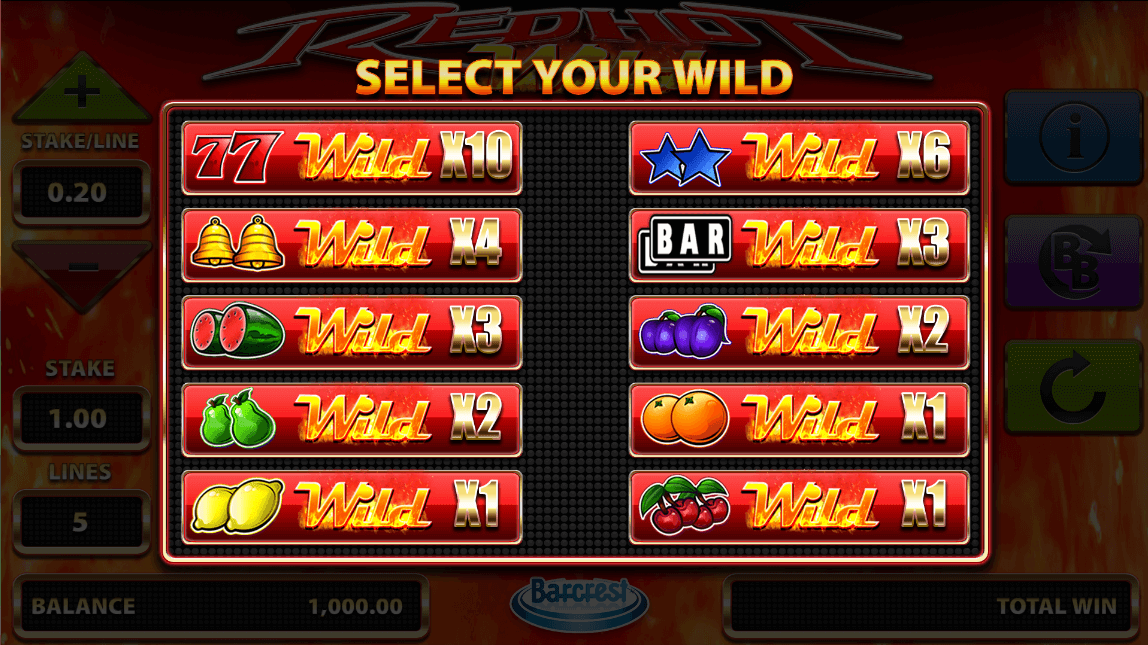The image size is (1148, 645).
Task: Pick the plums Wild X2 option
Action: click(x=798, y=331)
